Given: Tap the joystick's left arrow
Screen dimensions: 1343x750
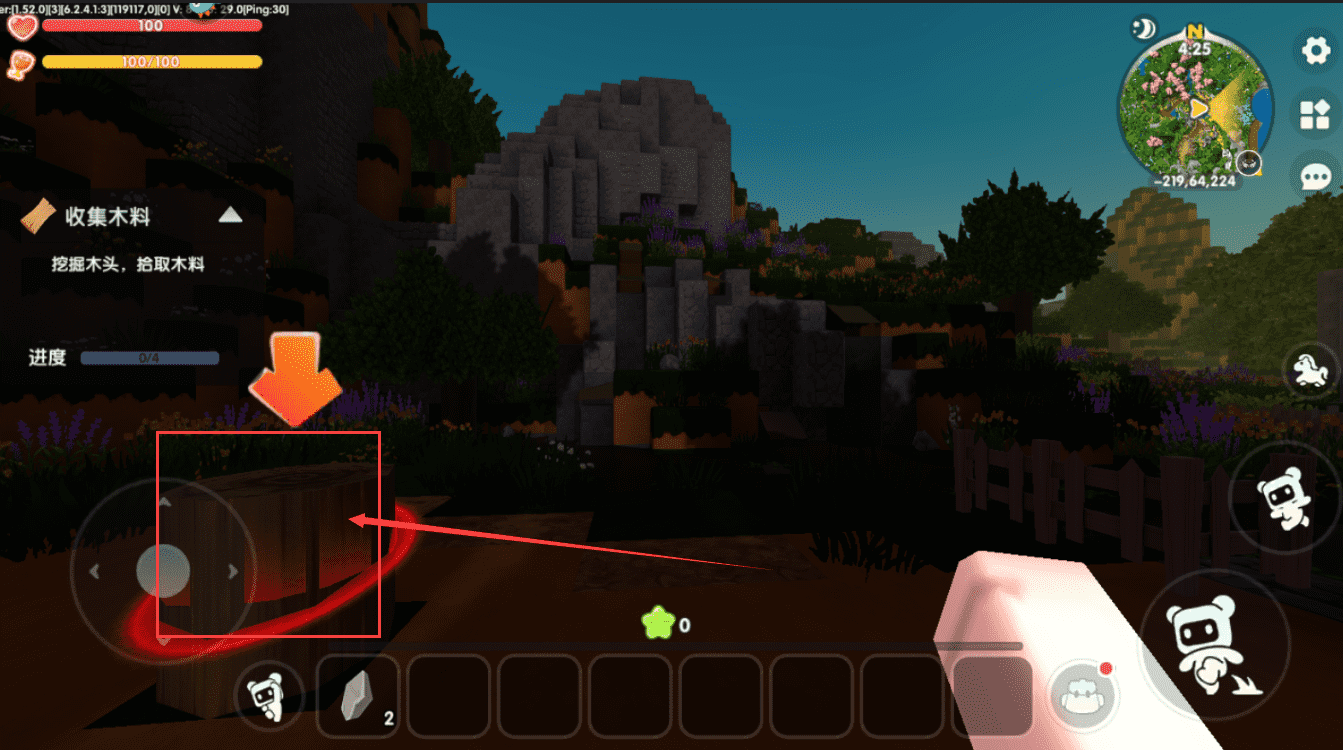Looking at the screenshot, I should pyautogui.click(x=94, y=572).
